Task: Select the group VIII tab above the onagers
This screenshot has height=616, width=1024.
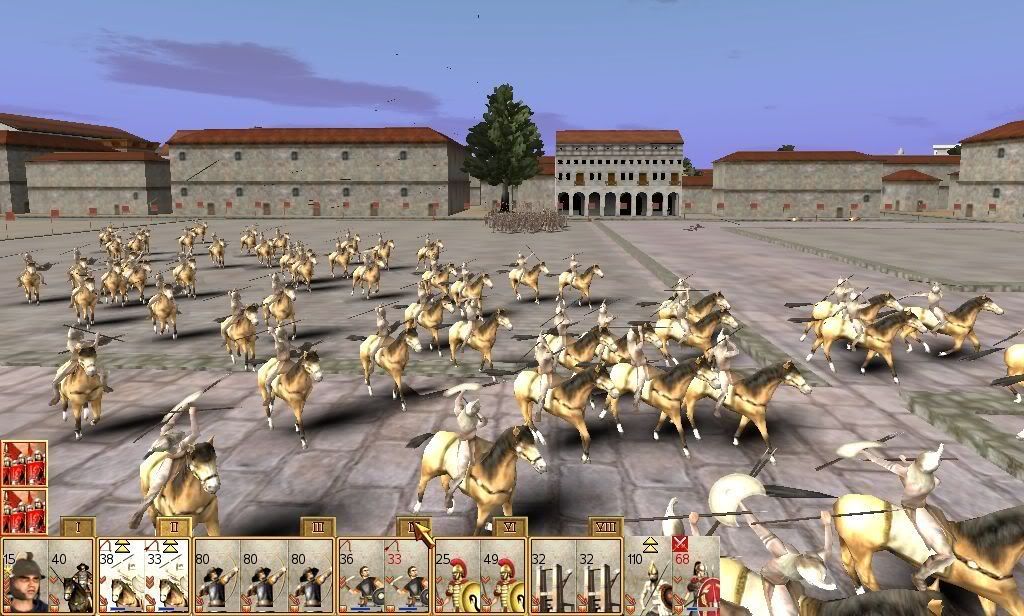Action: tap(605, 527)
